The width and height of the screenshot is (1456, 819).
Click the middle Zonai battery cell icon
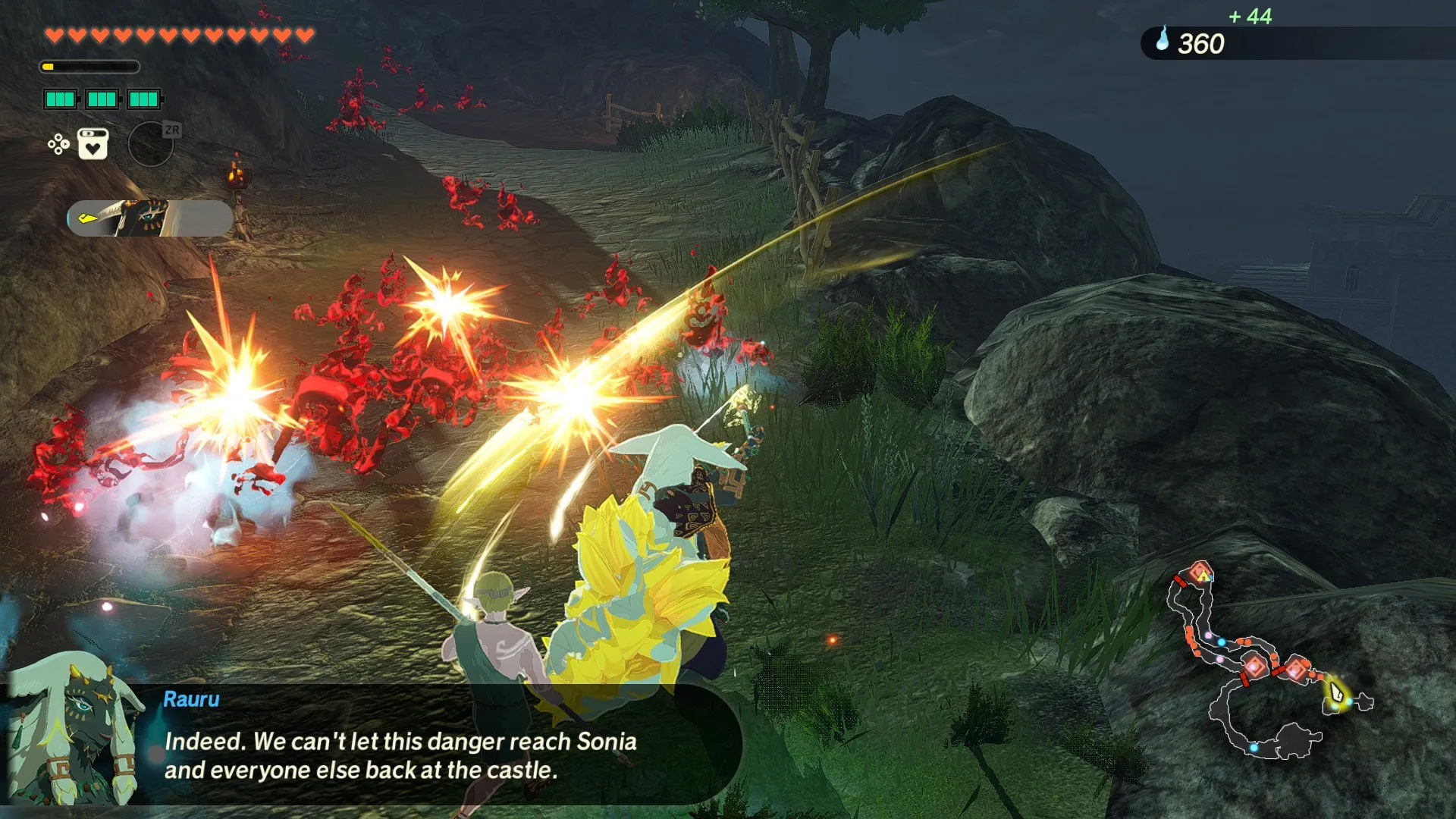[101, 99]
